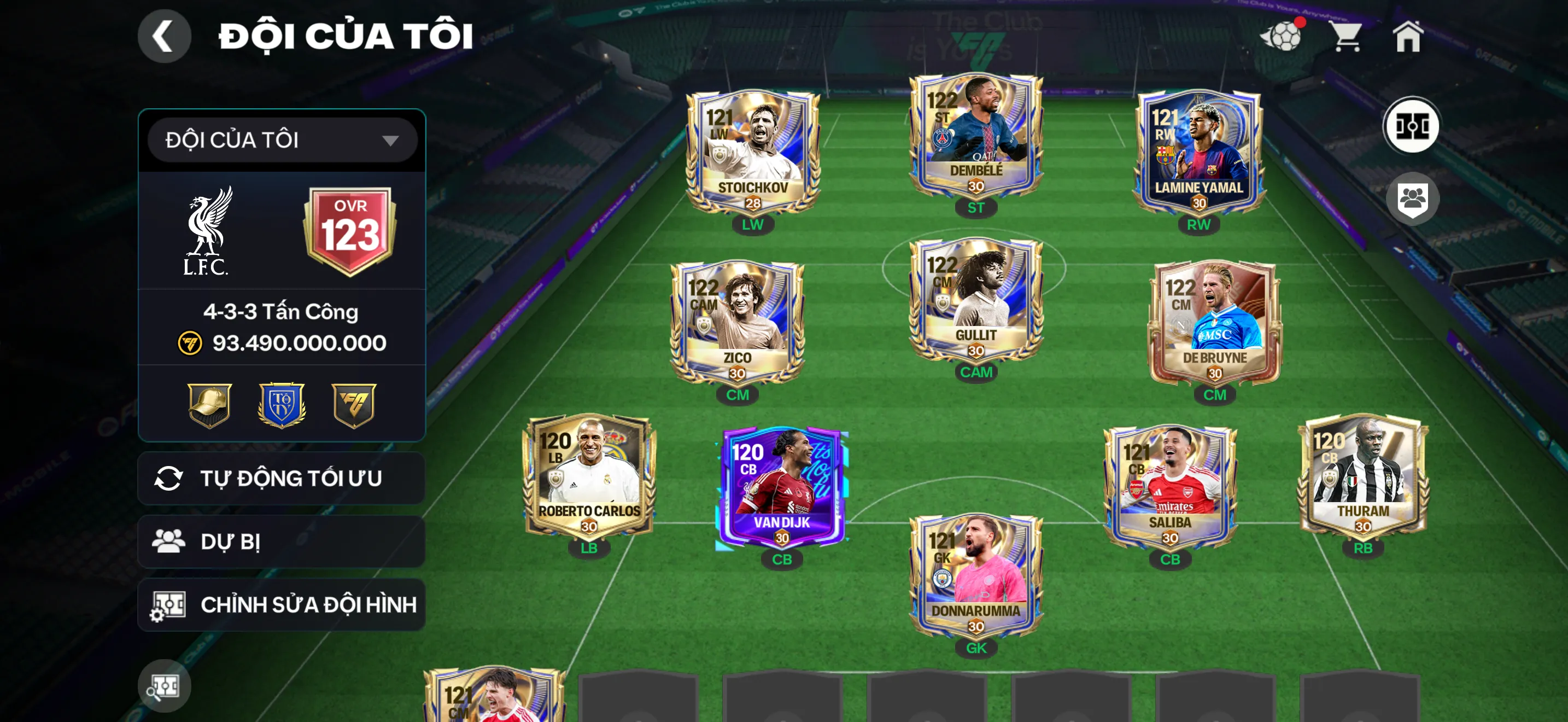Select the purple Van Dijk card
The height and width of the screenshot is (722, 1568).
coord(782,486)
